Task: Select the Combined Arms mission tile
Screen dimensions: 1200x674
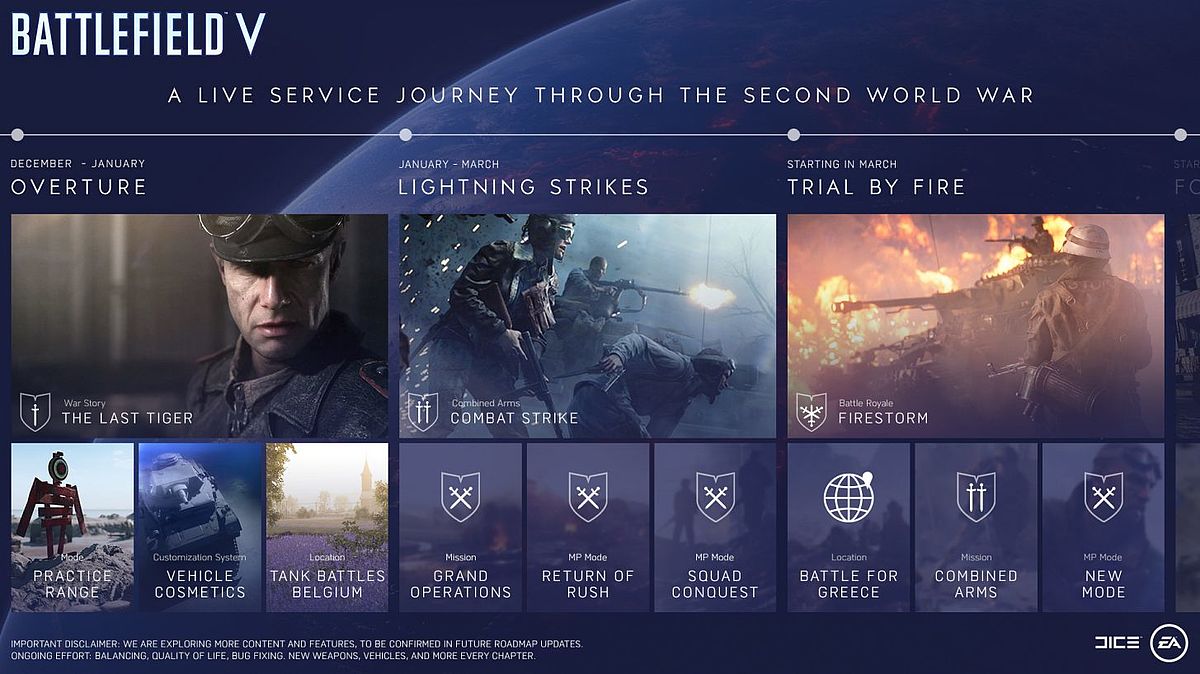Action: [x=976, y=527]
